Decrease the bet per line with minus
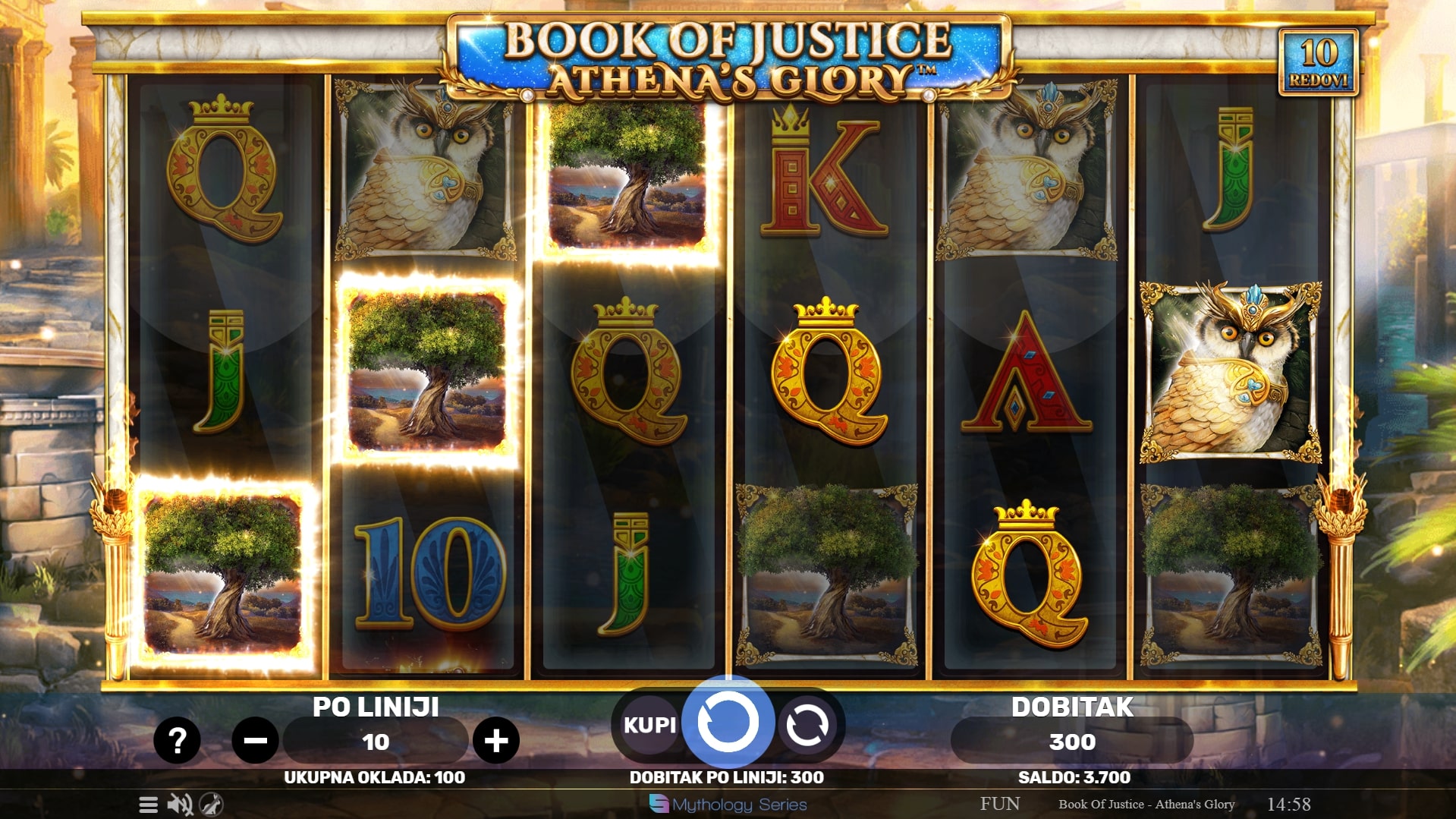Viewport: 1456px width, 819px height. 255,740
